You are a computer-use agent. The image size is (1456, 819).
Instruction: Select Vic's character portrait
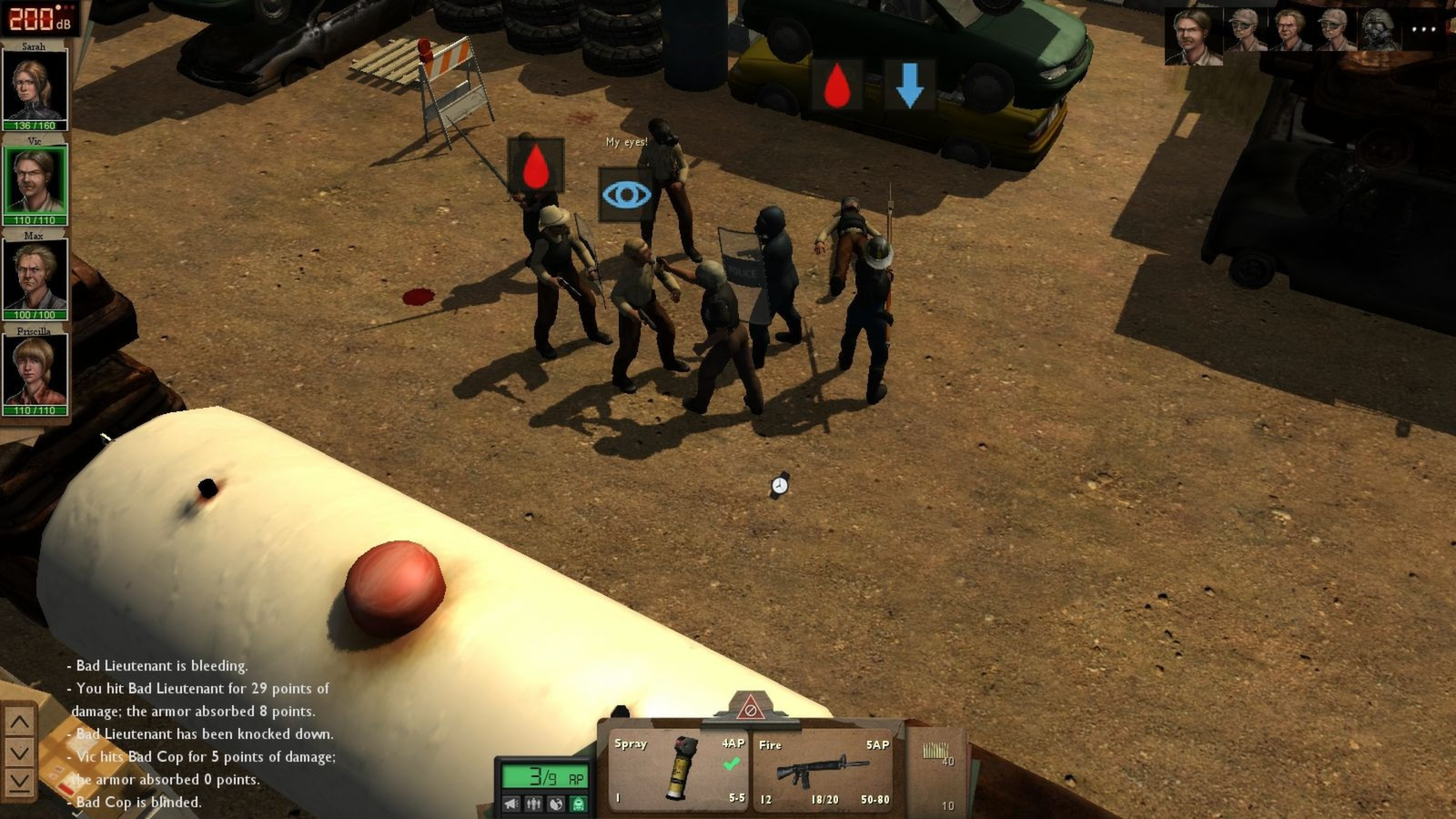click(35, 178)
